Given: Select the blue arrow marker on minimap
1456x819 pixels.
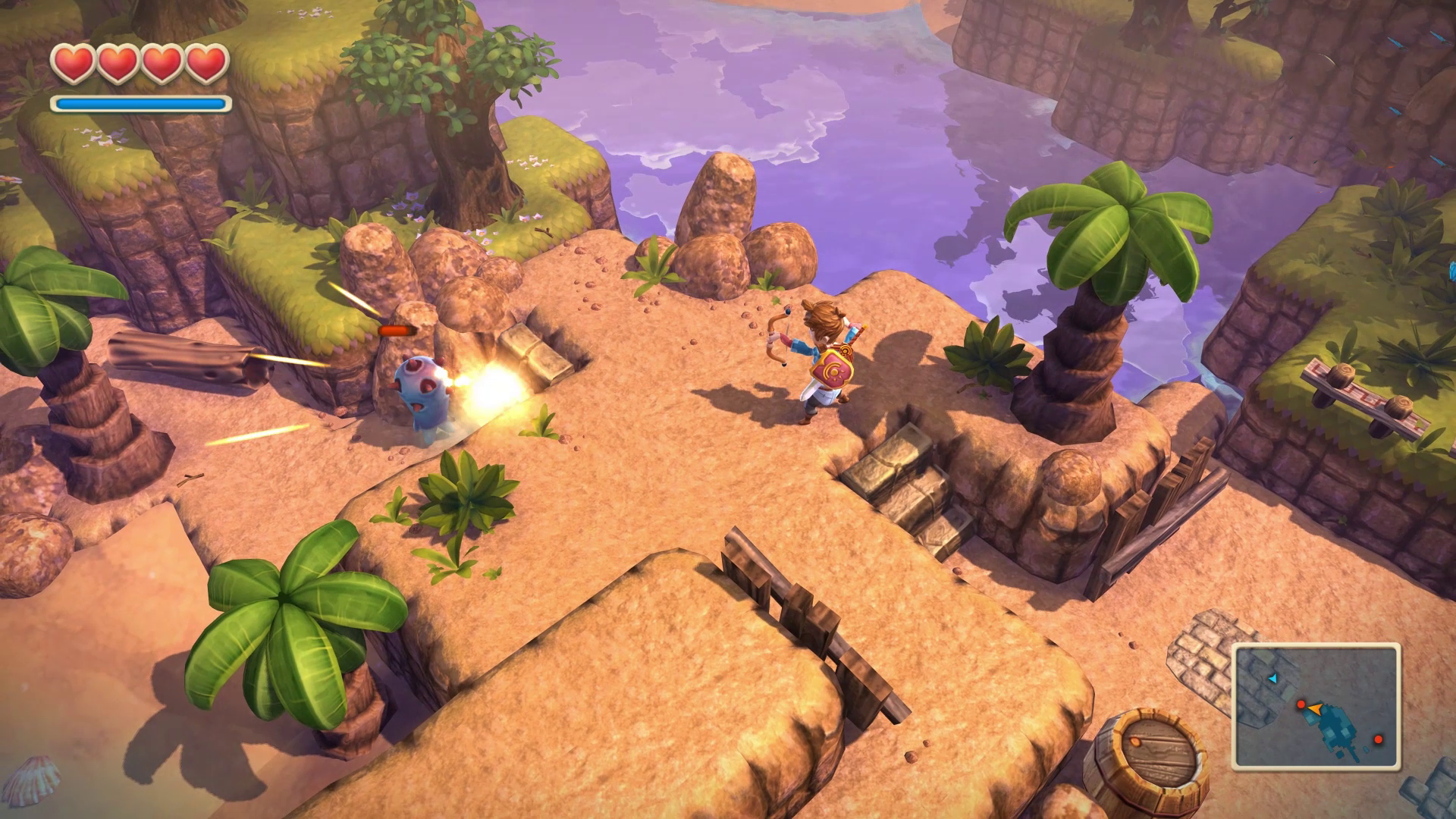Looking at the screenshot, I should coord(1272,679).
